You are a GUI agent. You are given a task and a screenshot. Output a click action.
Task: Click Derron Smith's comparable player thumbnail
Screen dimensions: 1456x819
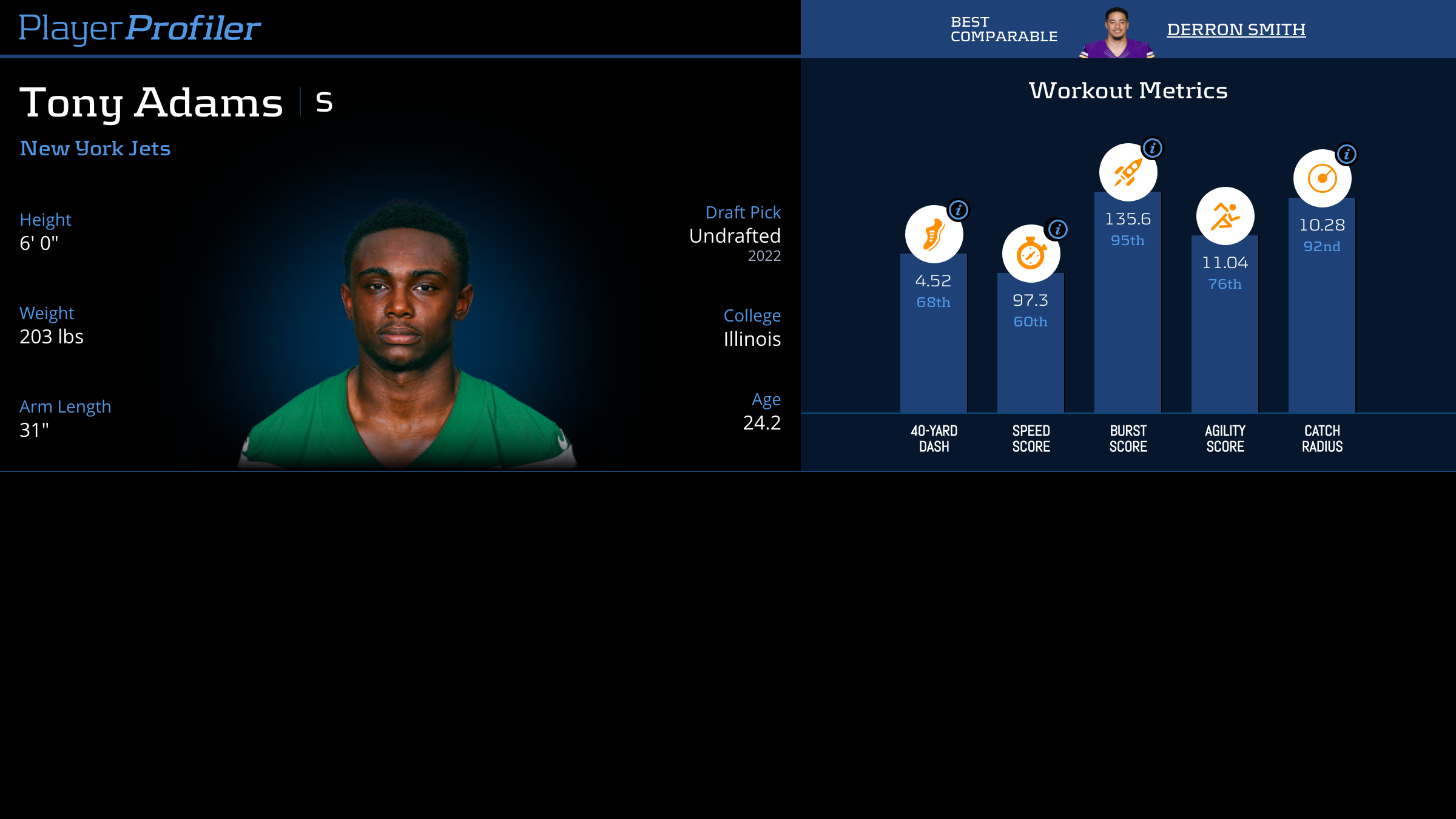[1116, 33]
